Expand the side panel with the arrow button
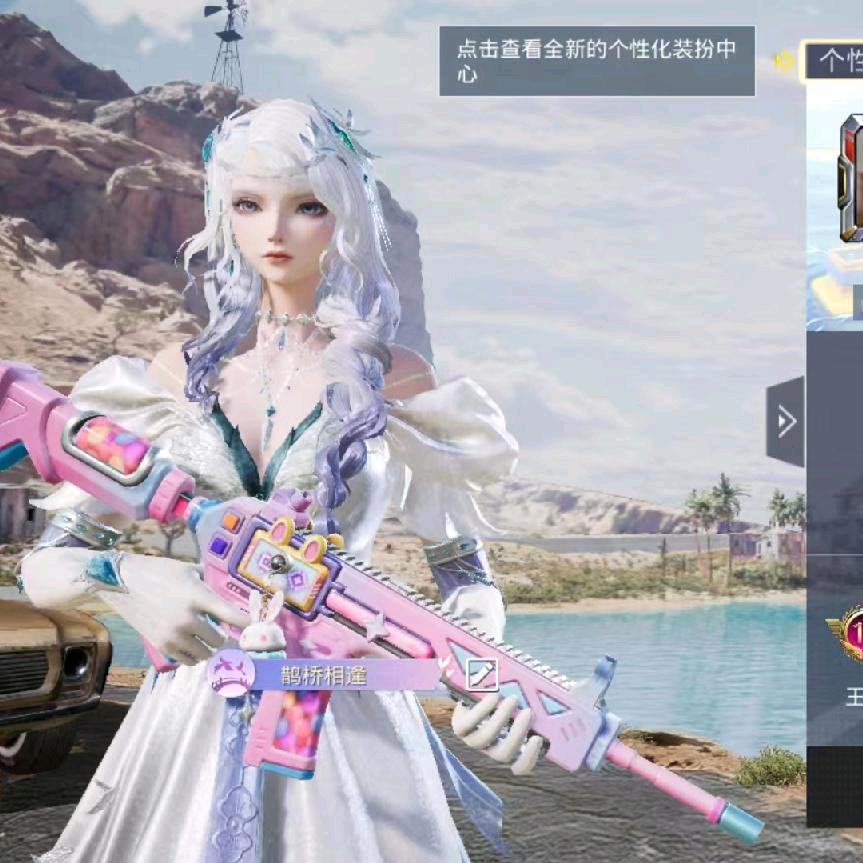863x863 pixels. (786, 421)
